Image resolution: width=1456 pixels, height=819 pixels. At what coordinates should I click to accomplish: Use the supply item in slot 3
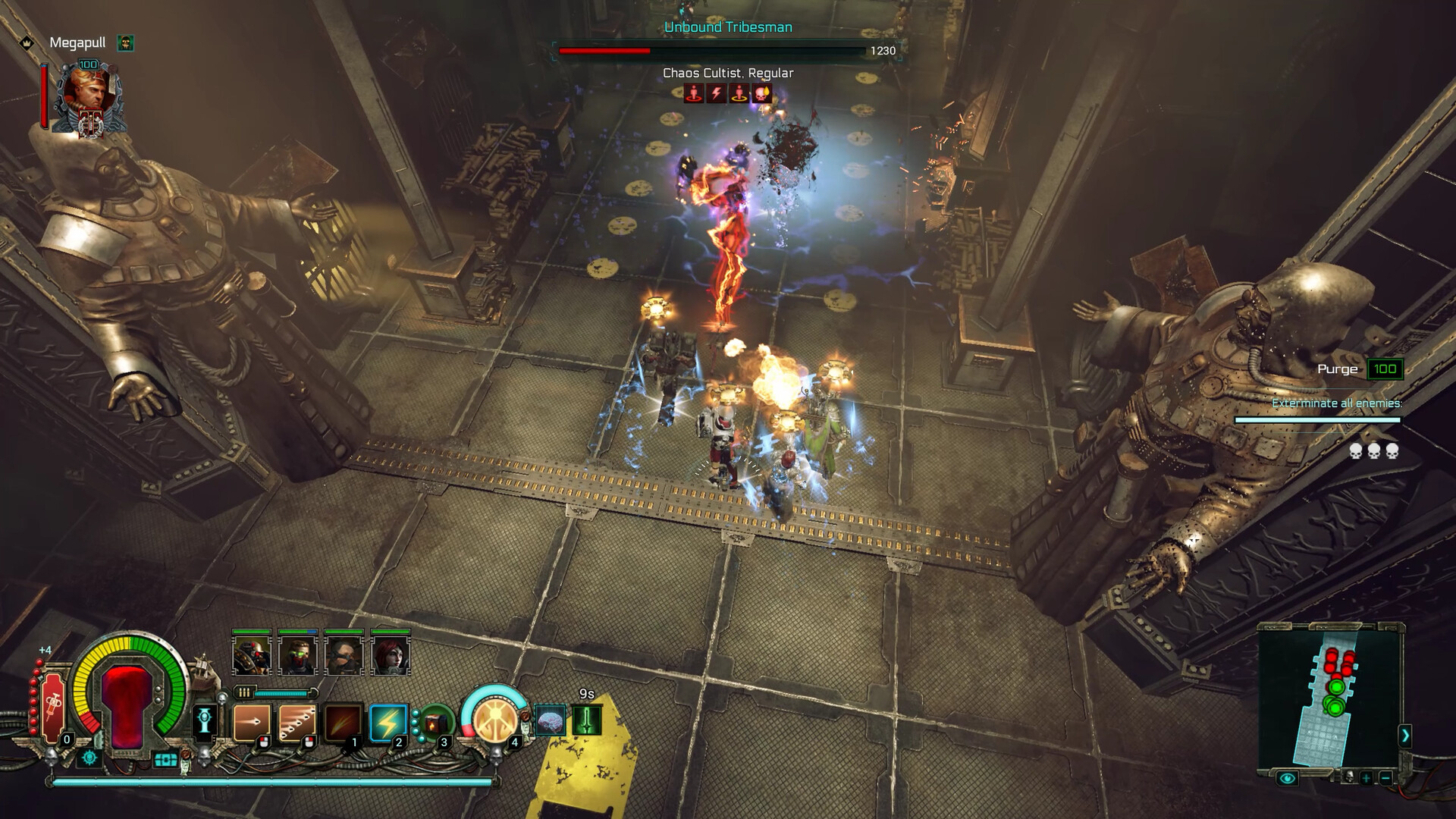(435, 722)
